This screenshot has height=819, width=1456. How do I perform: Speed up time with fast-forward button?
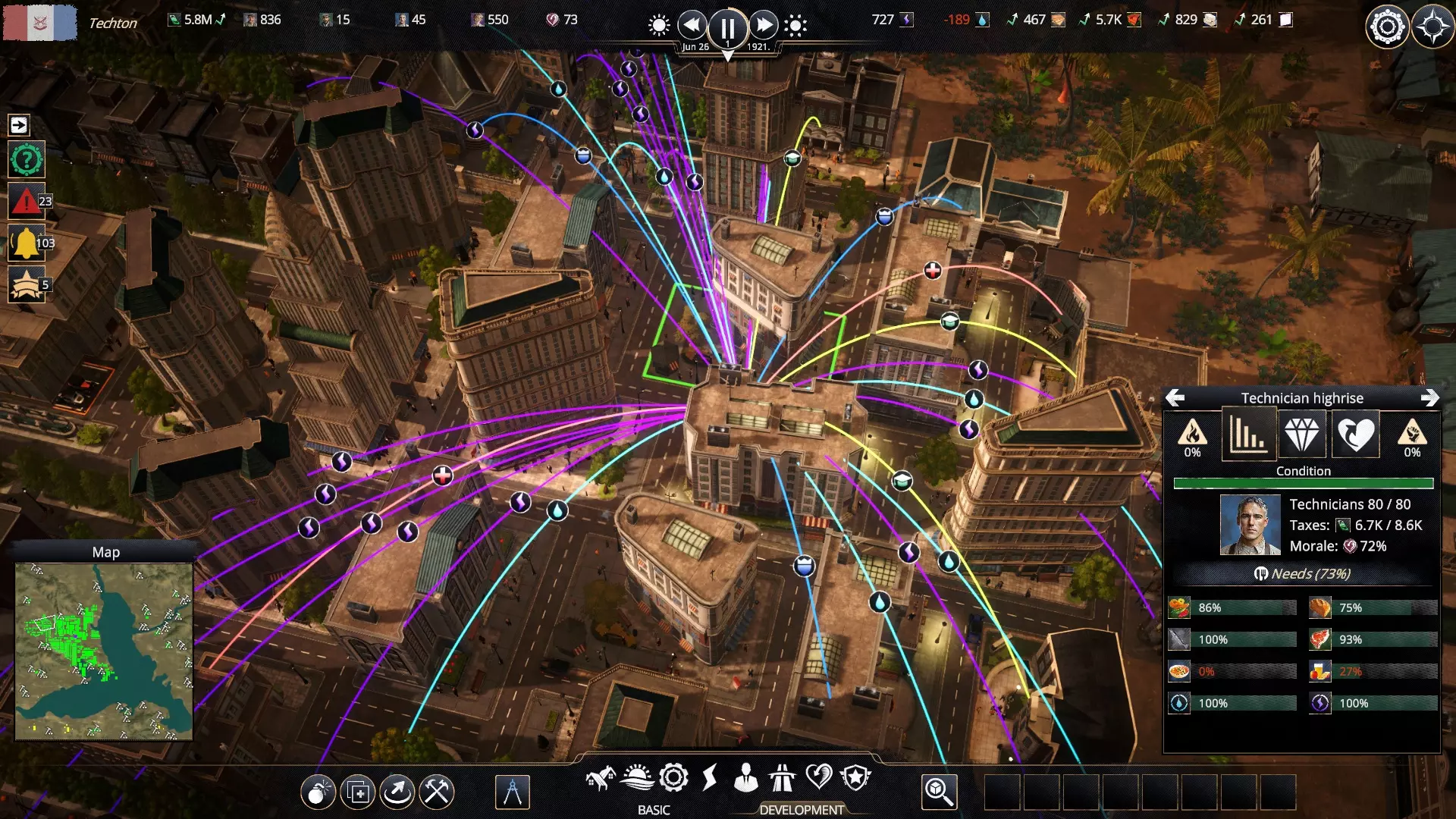763,26
